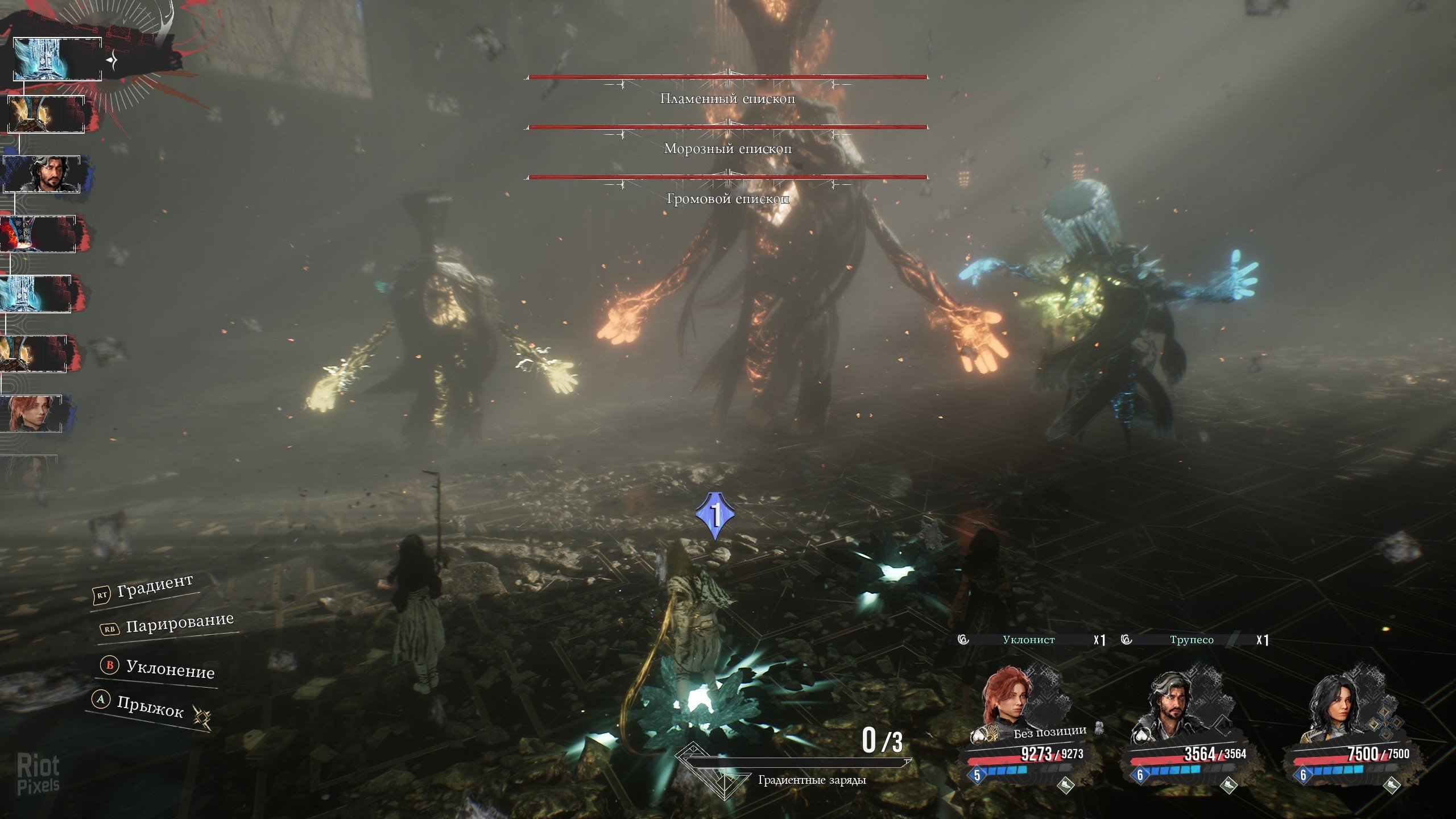Inspect the Уклонист status effect
1456x819 pixels.
pyautogui.click(x=1028, y=640)
